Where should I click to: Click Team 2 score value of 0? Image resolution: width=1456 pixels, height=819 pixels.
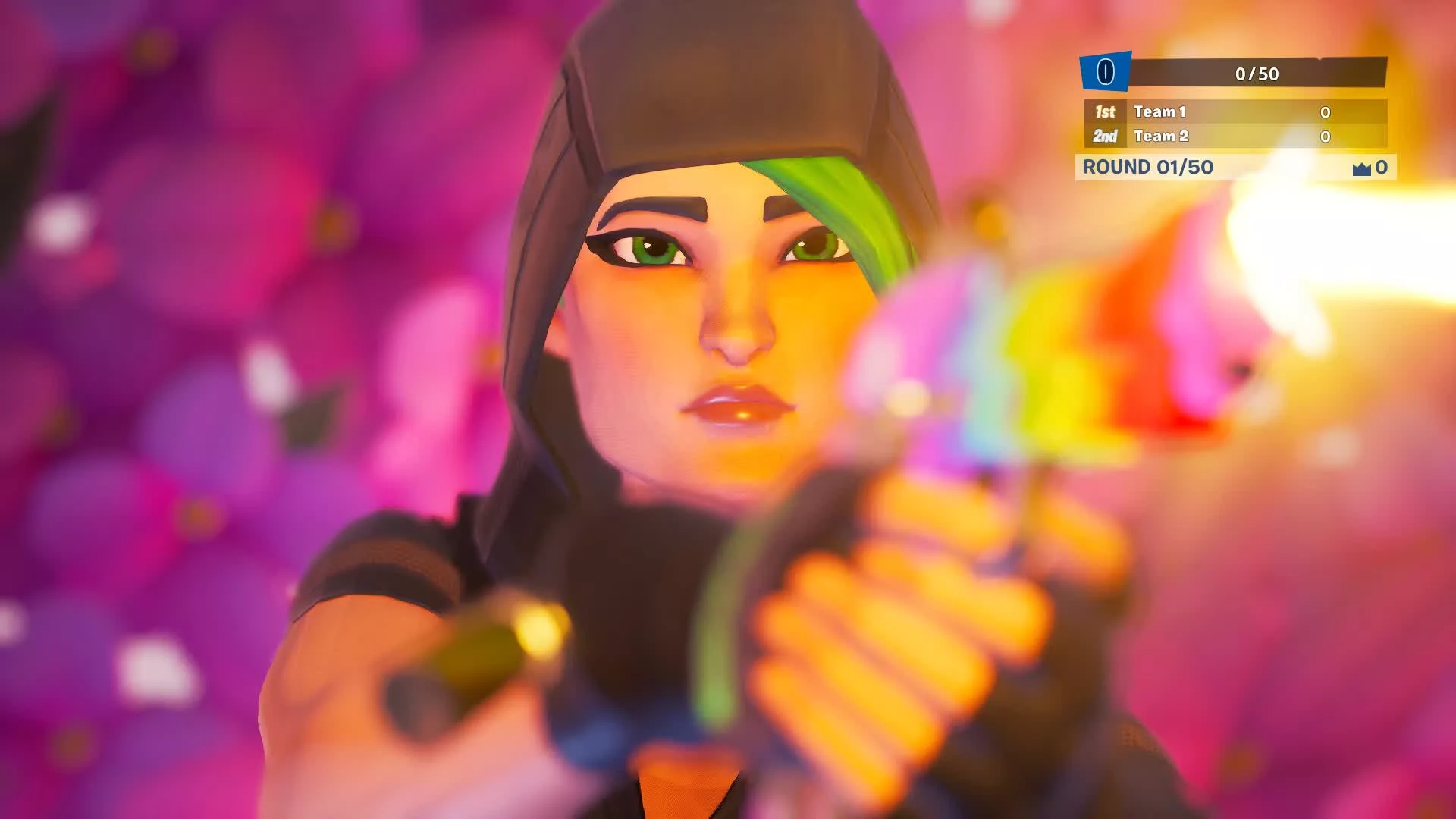point(1326,137)
